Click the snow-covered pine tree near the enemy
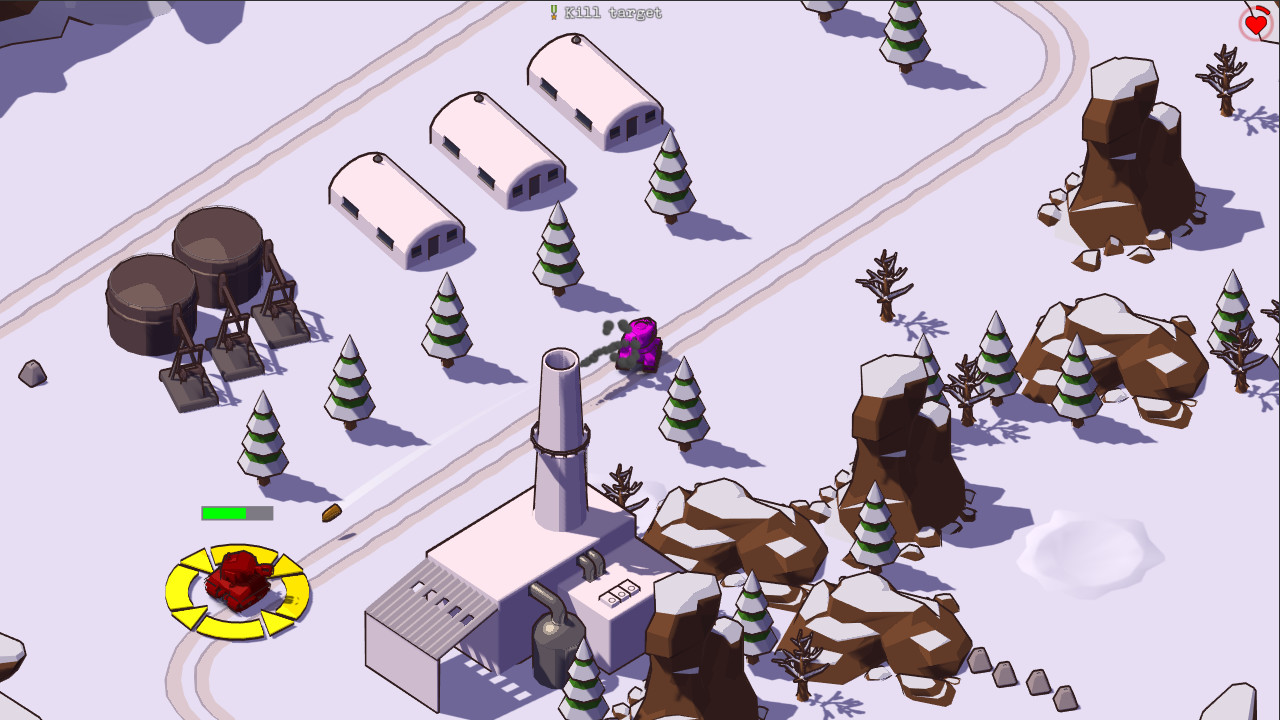 (686, 400)
